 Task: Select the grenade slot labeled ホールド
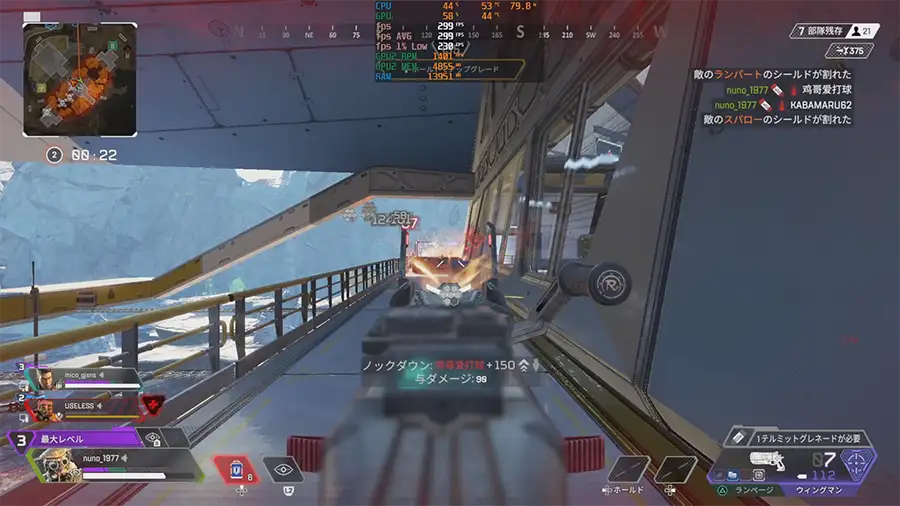tap(630, 469)
